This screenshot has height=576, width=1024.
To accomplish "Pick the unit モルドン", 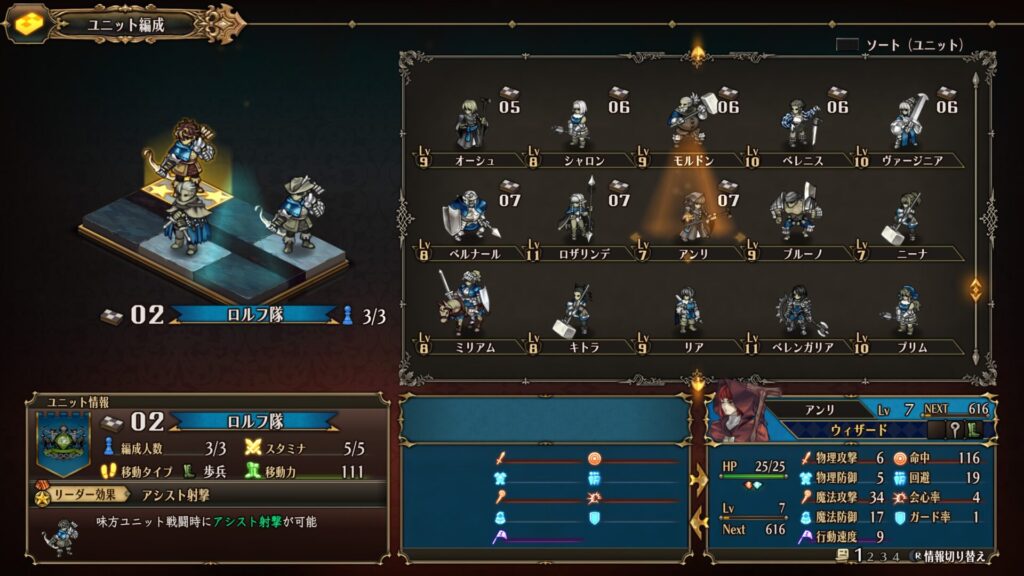I will [690, 122].
